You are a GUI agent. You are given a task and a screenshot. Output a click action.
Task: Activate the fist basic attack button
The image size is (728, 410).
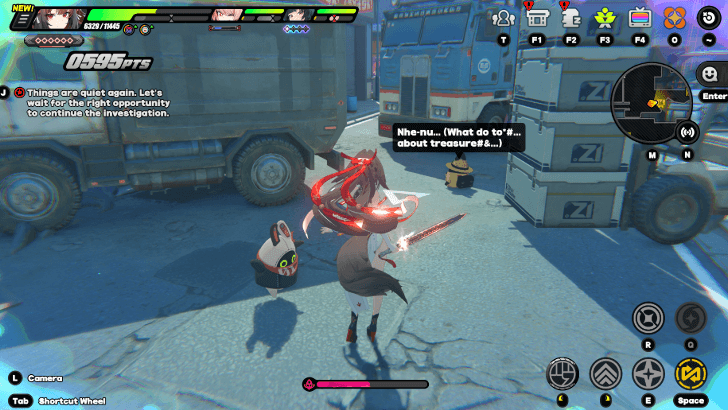[562, 374]
